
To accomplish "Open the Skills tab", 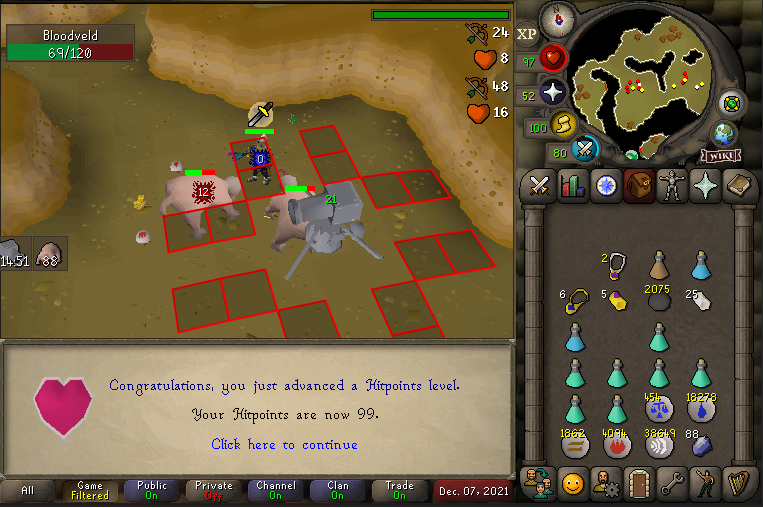I will [x=573, y=186].
